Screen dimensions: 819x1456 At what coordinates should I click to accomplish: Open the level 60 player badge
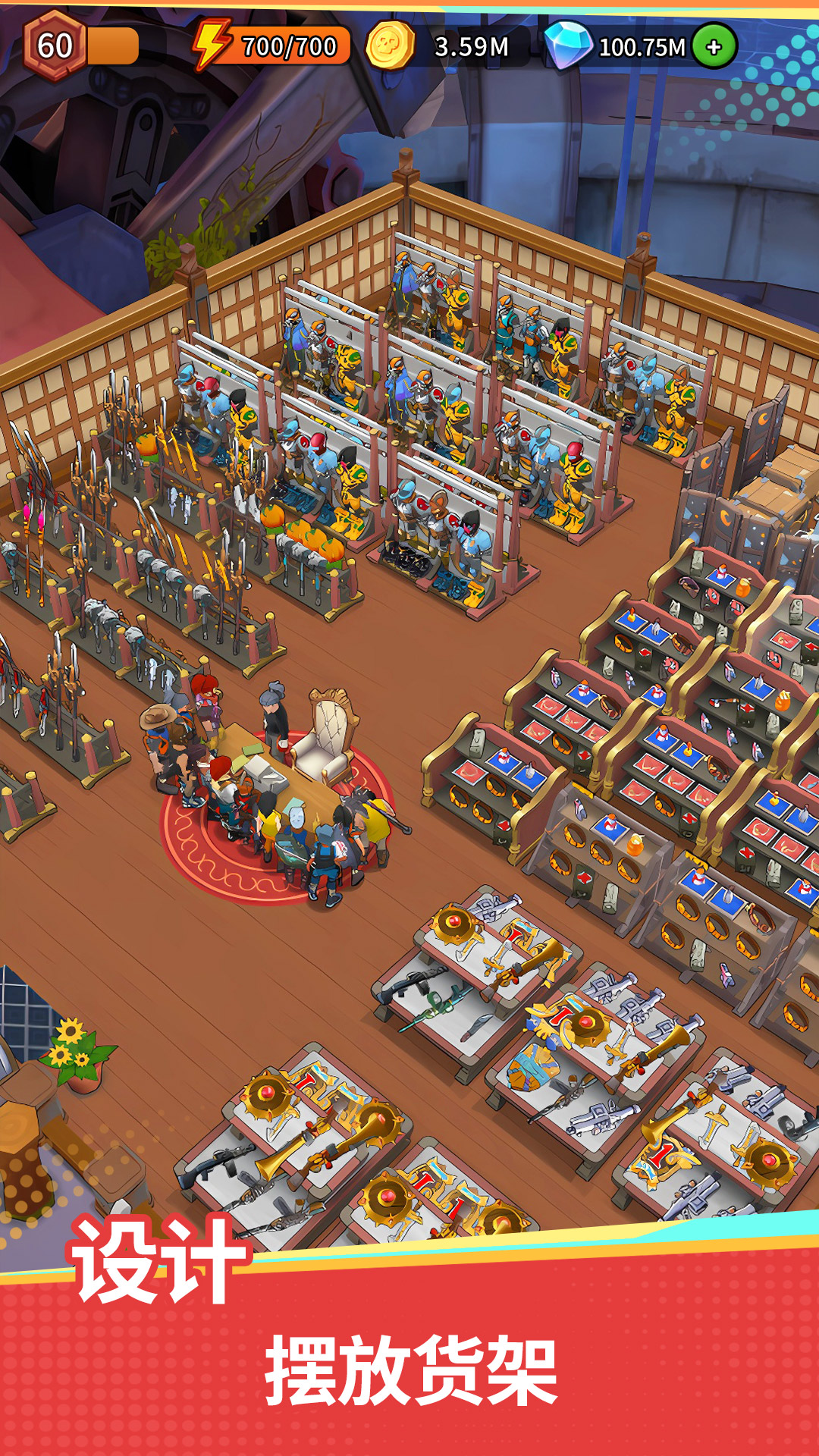55,46
